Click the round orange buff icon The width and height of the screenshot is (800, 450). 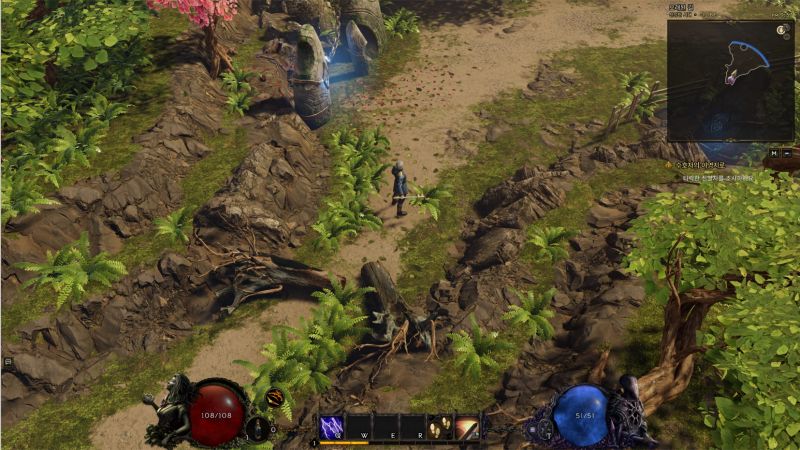click(274, 397)
